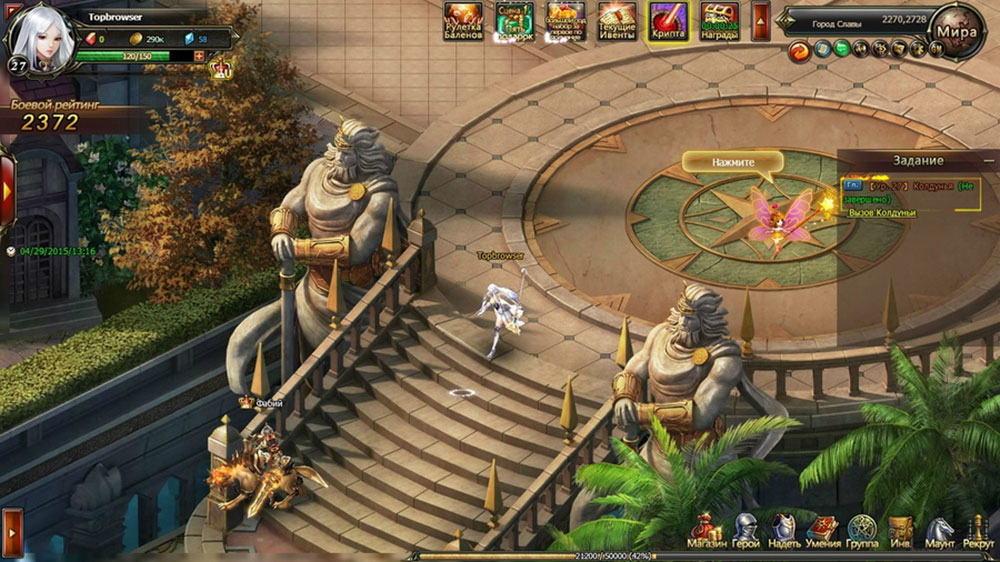Enter the Крипта crypt icon
This screenshot has height=562, width=1000.
point(668,20)
